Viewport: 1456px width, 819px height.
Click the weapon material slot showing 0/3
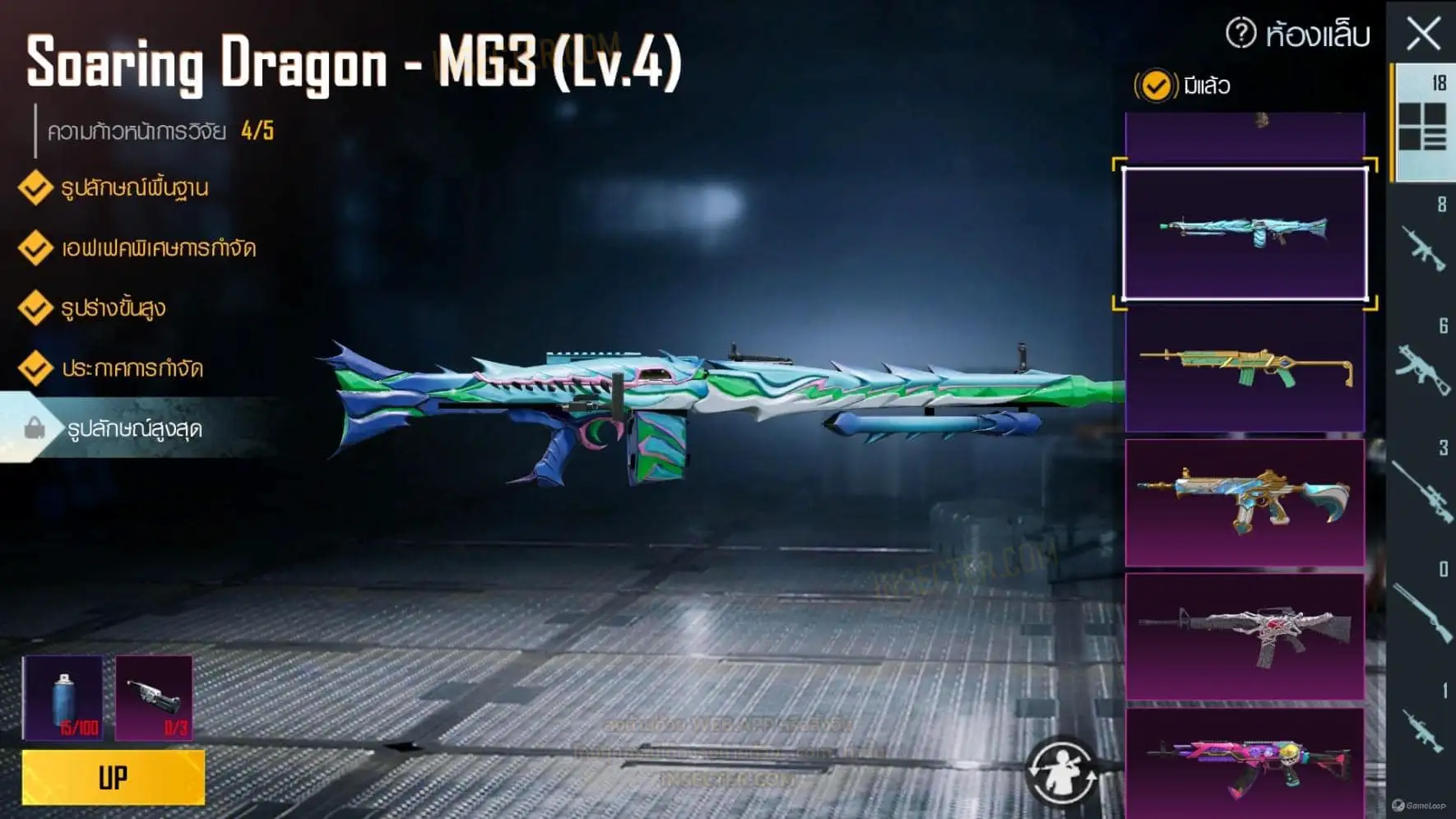tap(154, 697)
